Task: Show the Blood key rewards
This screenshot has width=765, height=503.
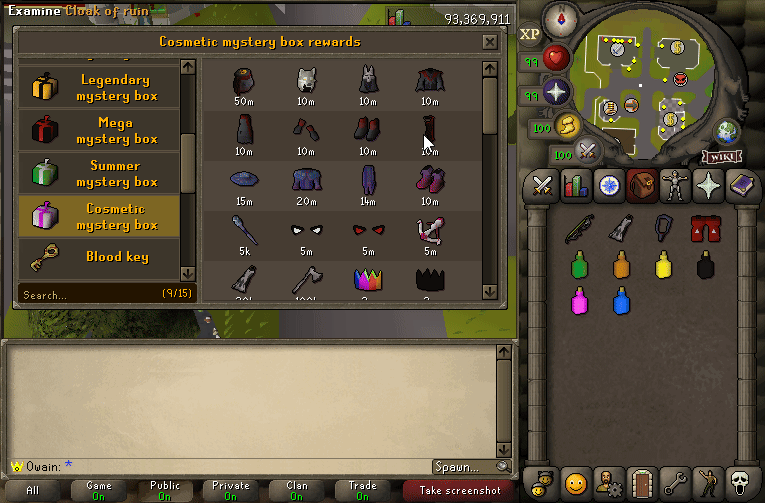Action: point(100,257)
